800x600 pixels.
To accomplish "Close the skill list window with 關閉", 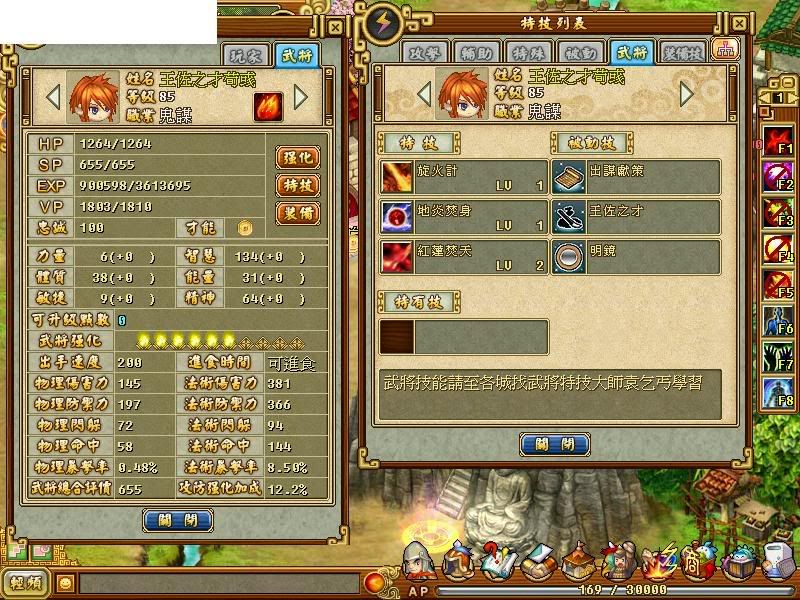I will click(x=555, y=444).
